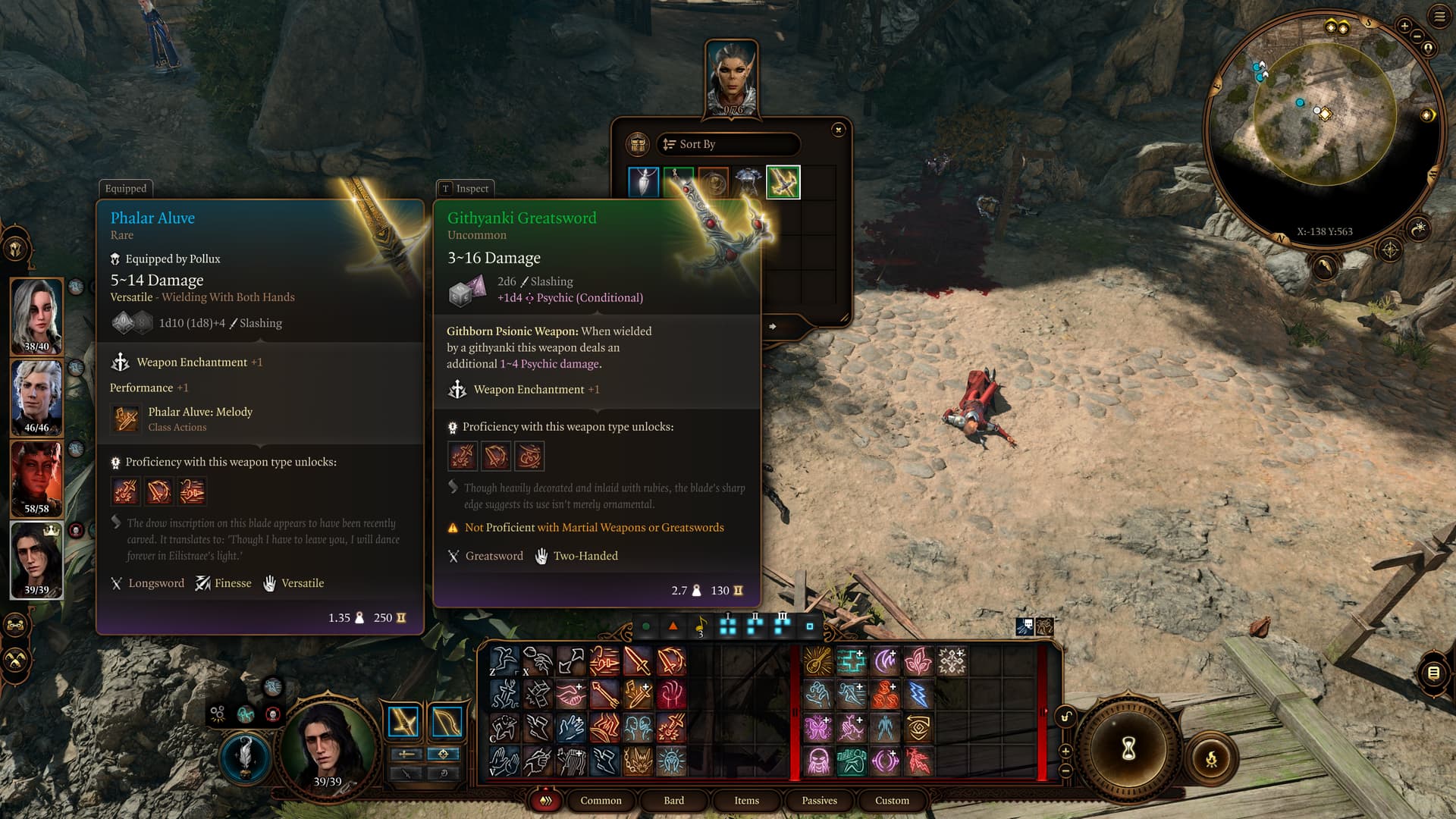Cast the blue lightning bolt spell
1456x819 pixels.
[918, 695]
